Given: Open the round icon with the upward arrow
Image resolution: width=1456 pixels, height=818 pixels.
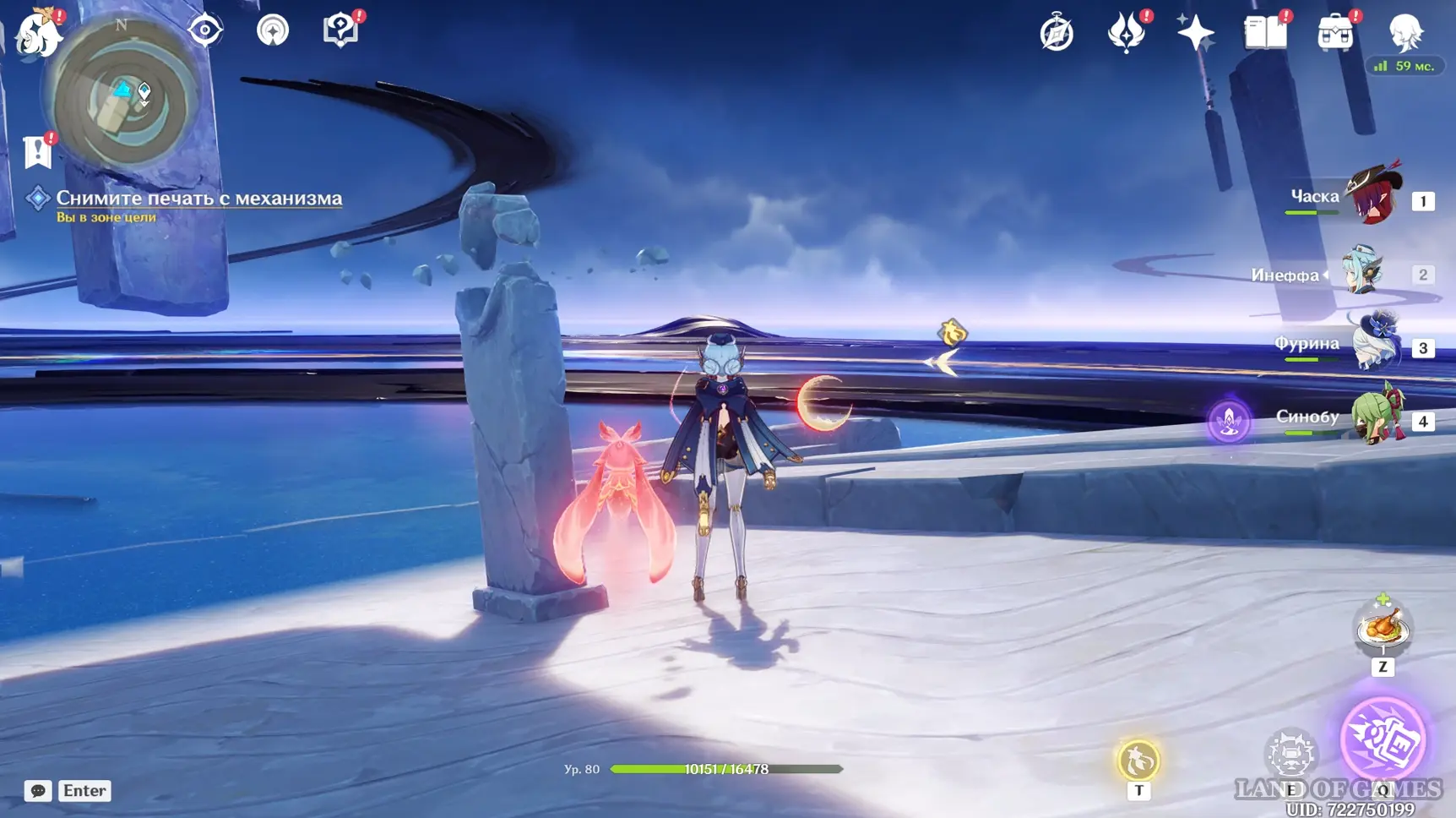Looking at the screenshot, I should (x=272, y=30).
